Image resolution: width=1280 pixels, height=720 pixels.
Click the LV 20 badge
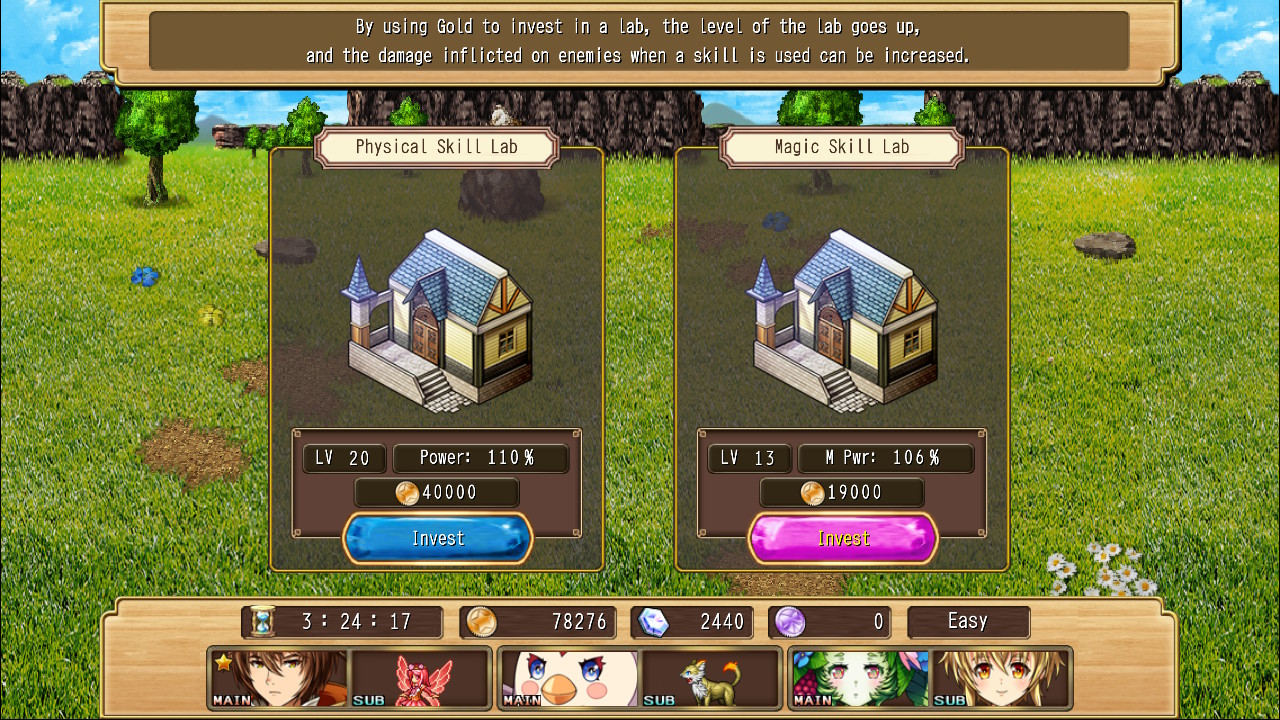pyautogui.click(x=344, y=458)
